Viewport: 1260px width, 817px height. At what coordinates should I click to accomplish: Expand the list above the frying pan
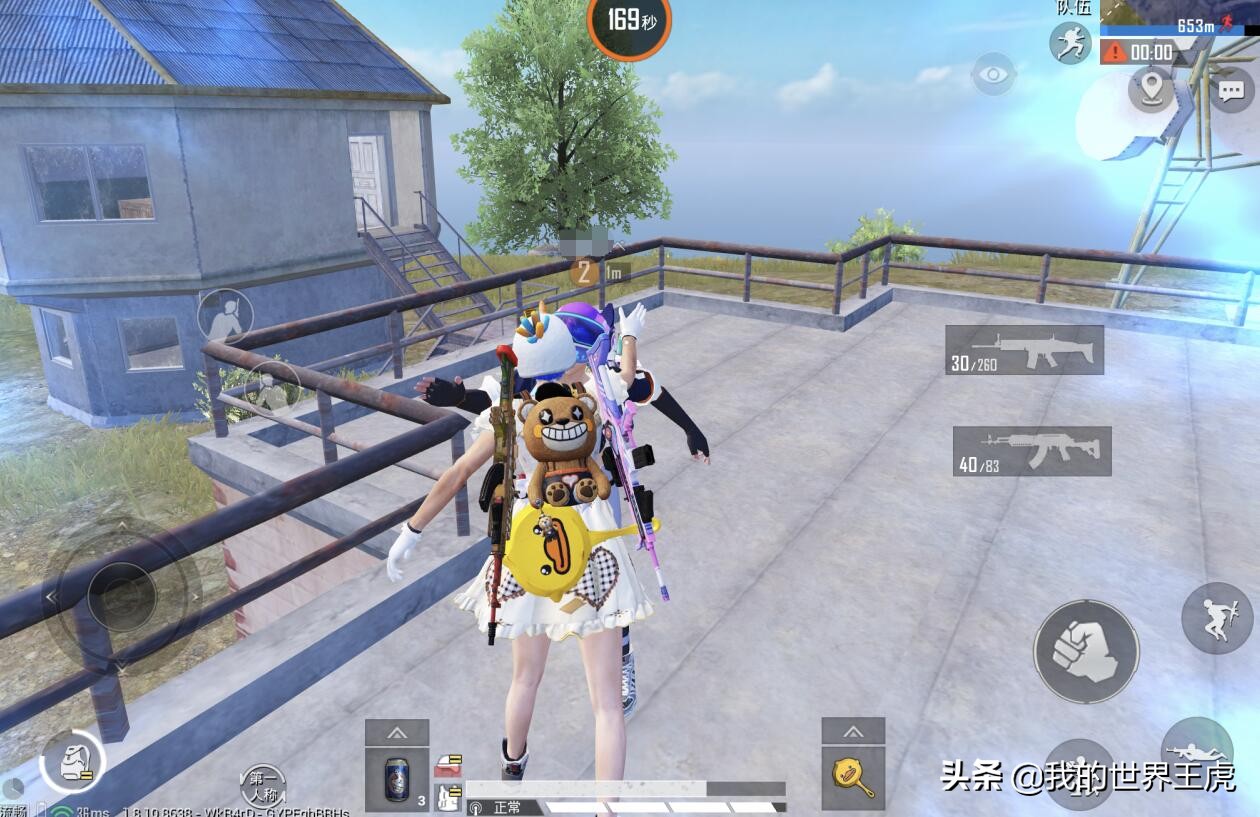tap(854, 731)
